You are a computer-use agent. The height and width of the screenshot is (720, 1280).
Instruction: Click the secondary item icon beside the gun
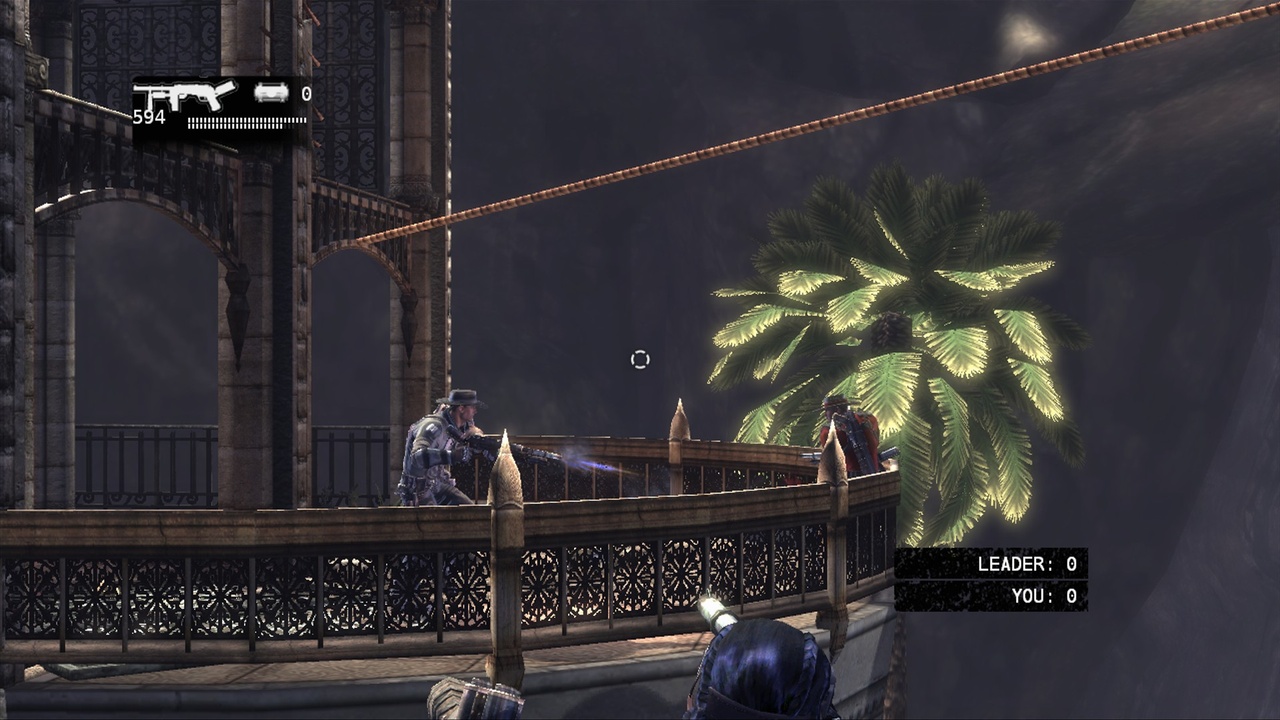[271, 94]
